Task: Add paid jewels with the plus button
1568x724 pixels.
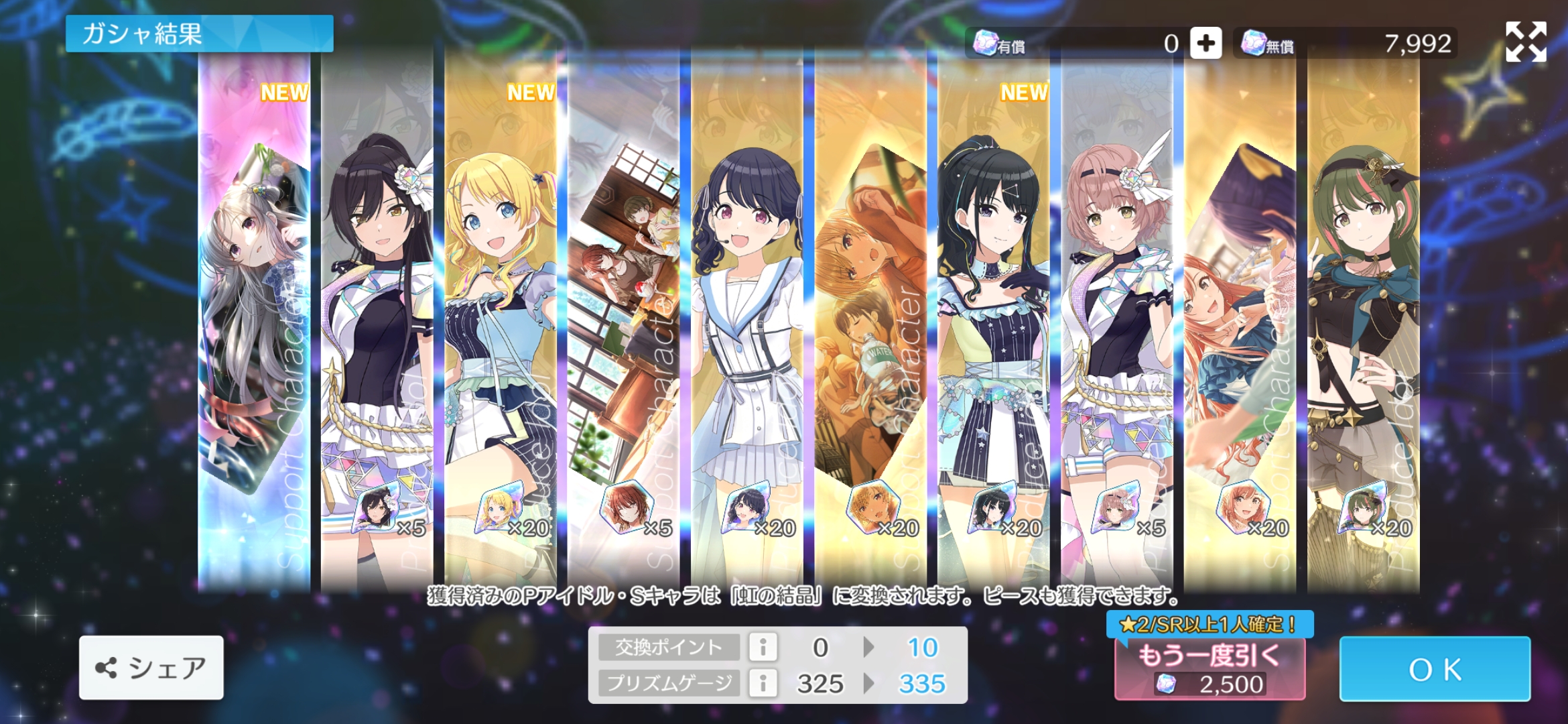Action: tap(1205, 44)
